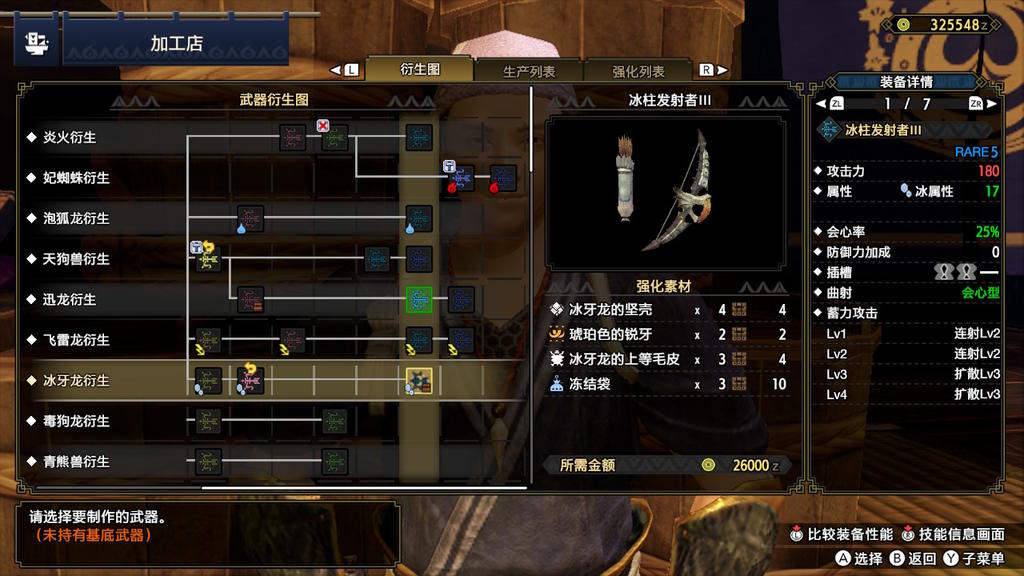Select the 飞雷龙衍生 weapon line
Viewport: 1024px width, 576px height.
76,340
